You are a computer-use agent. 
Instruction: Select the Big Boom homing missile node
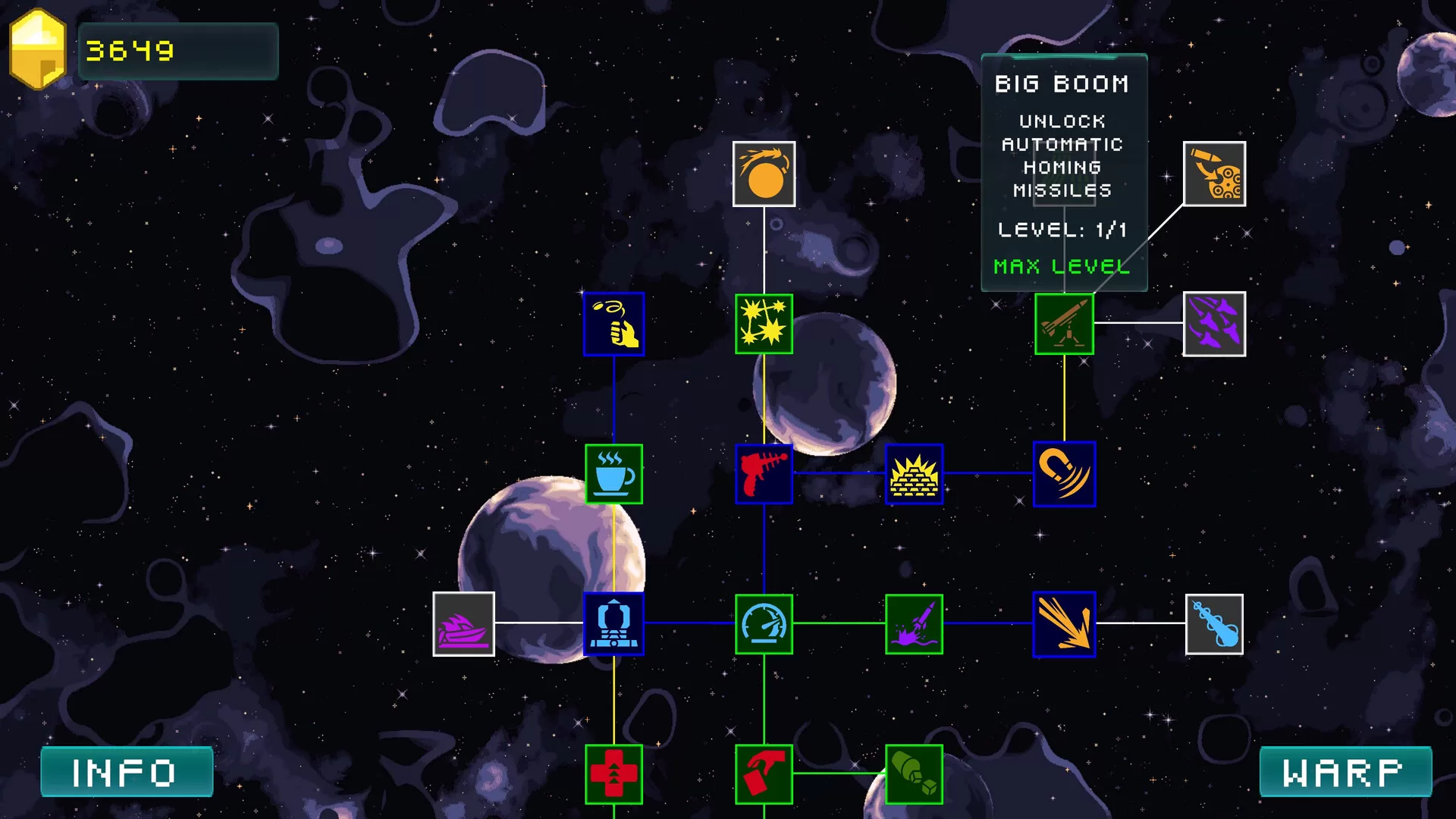(1065, 323)
